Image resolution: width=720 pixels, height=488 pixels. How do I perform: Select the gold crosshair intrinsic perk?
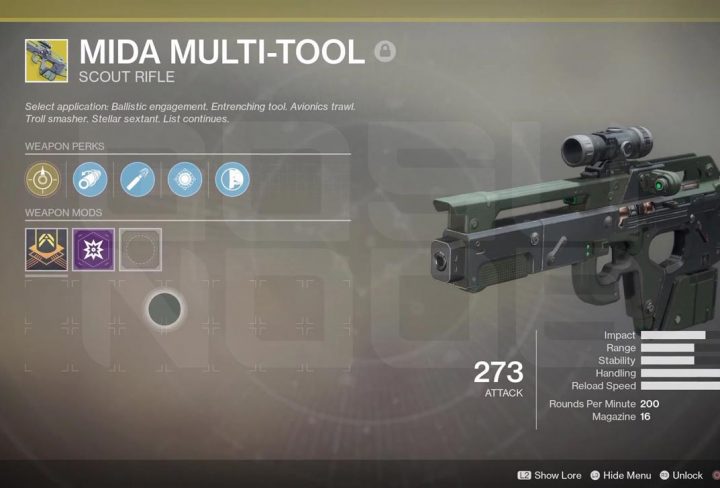pos(43,180)
